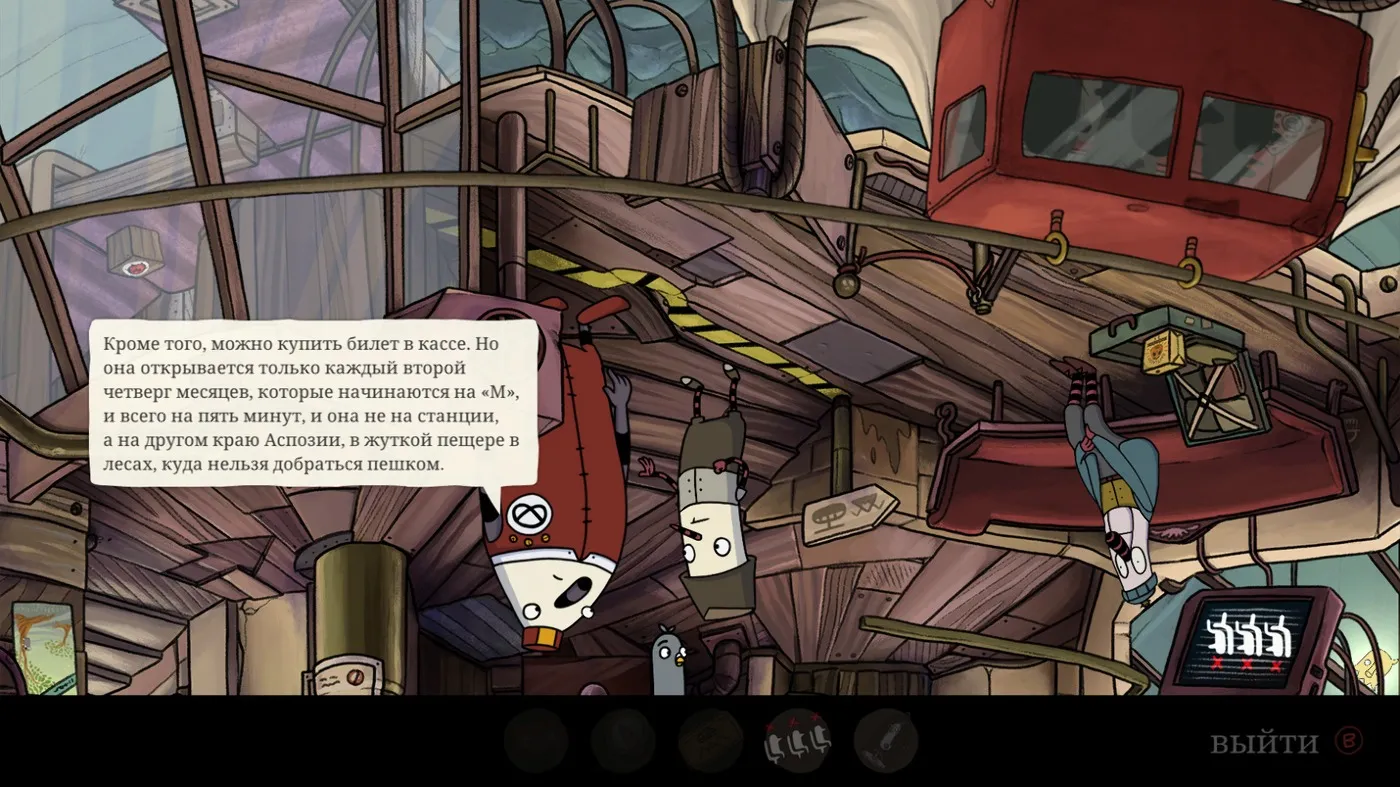
Task: Choose the three seats dialogue topic
Action: (x=797, y=741)
